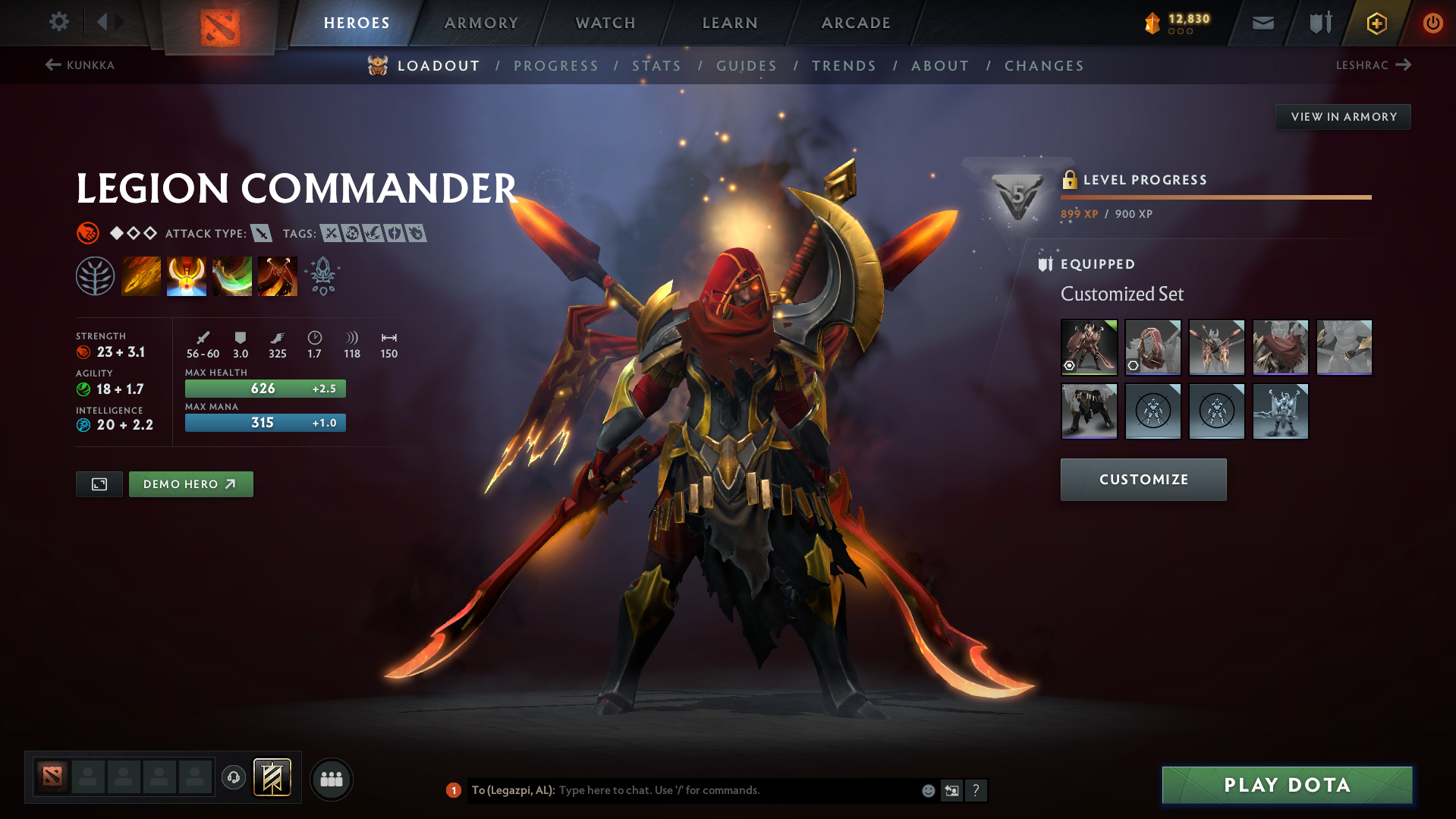Toggle the level progress lock
The height and width of the screenshot is (819, 1456).
coord(1070,180)
